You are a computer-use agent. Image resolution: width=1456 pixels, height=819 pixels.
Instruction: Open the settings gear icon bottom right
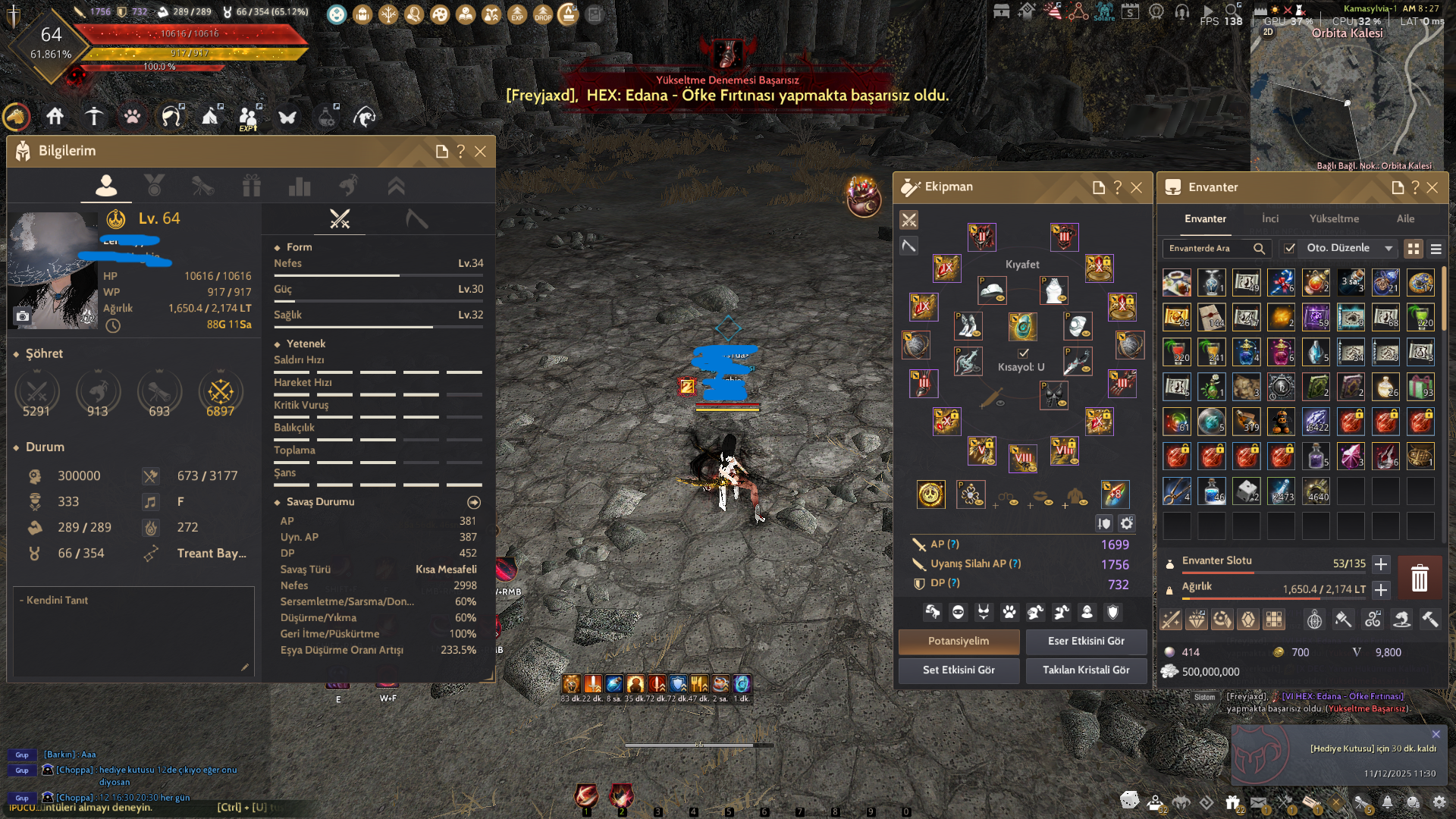point(1439,802)
